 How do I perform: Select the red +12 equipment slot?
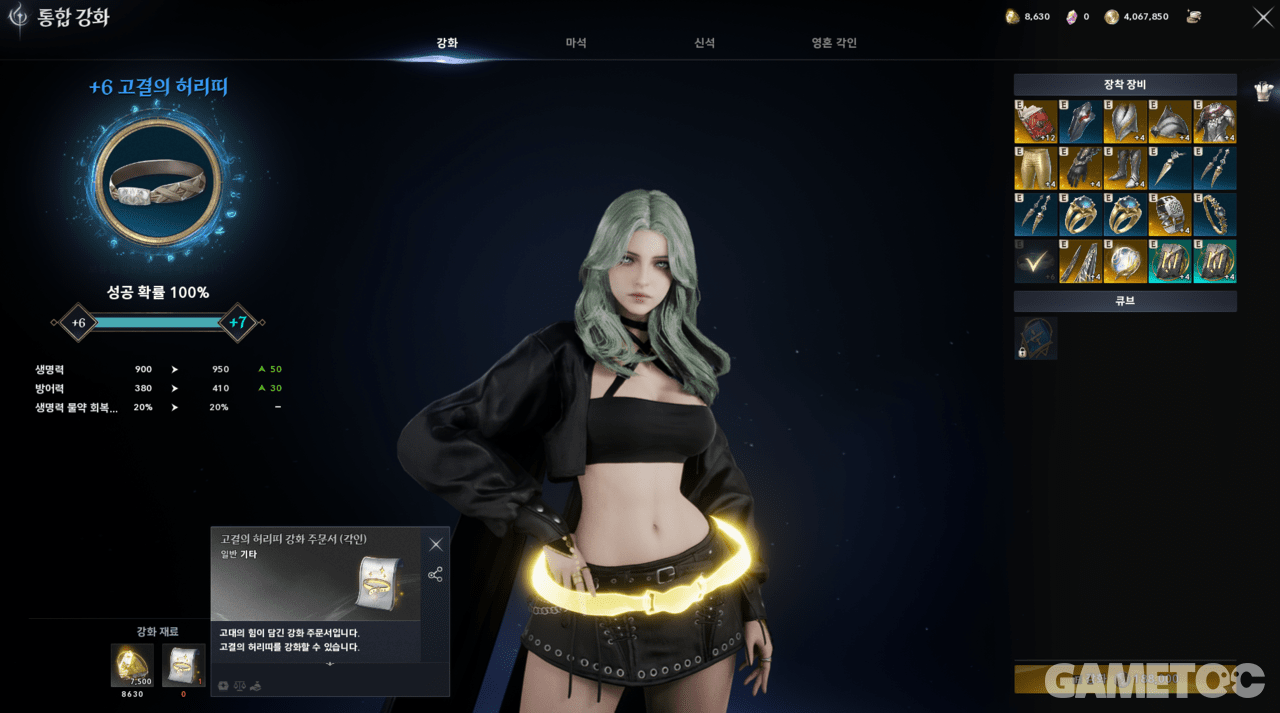tap(1035, 122)
